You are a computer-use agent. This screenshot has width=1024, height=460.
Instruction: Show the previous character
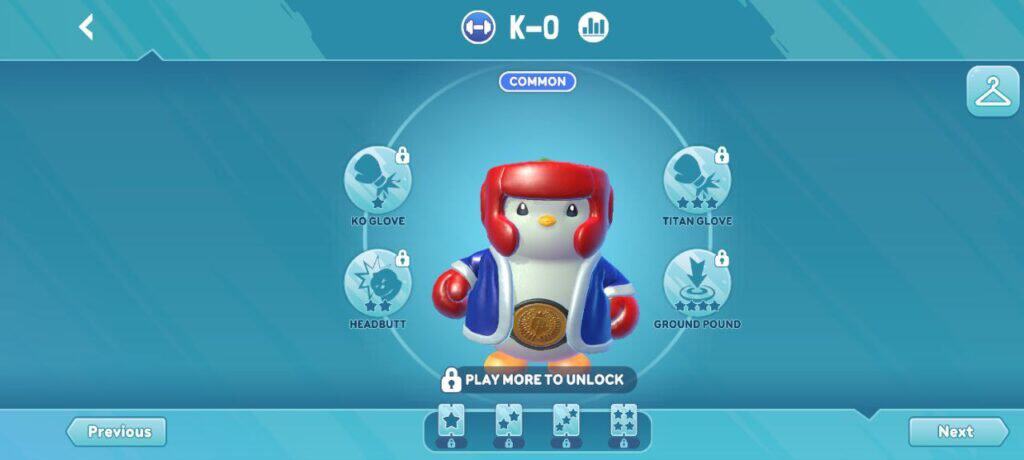[x=117, y=432]
